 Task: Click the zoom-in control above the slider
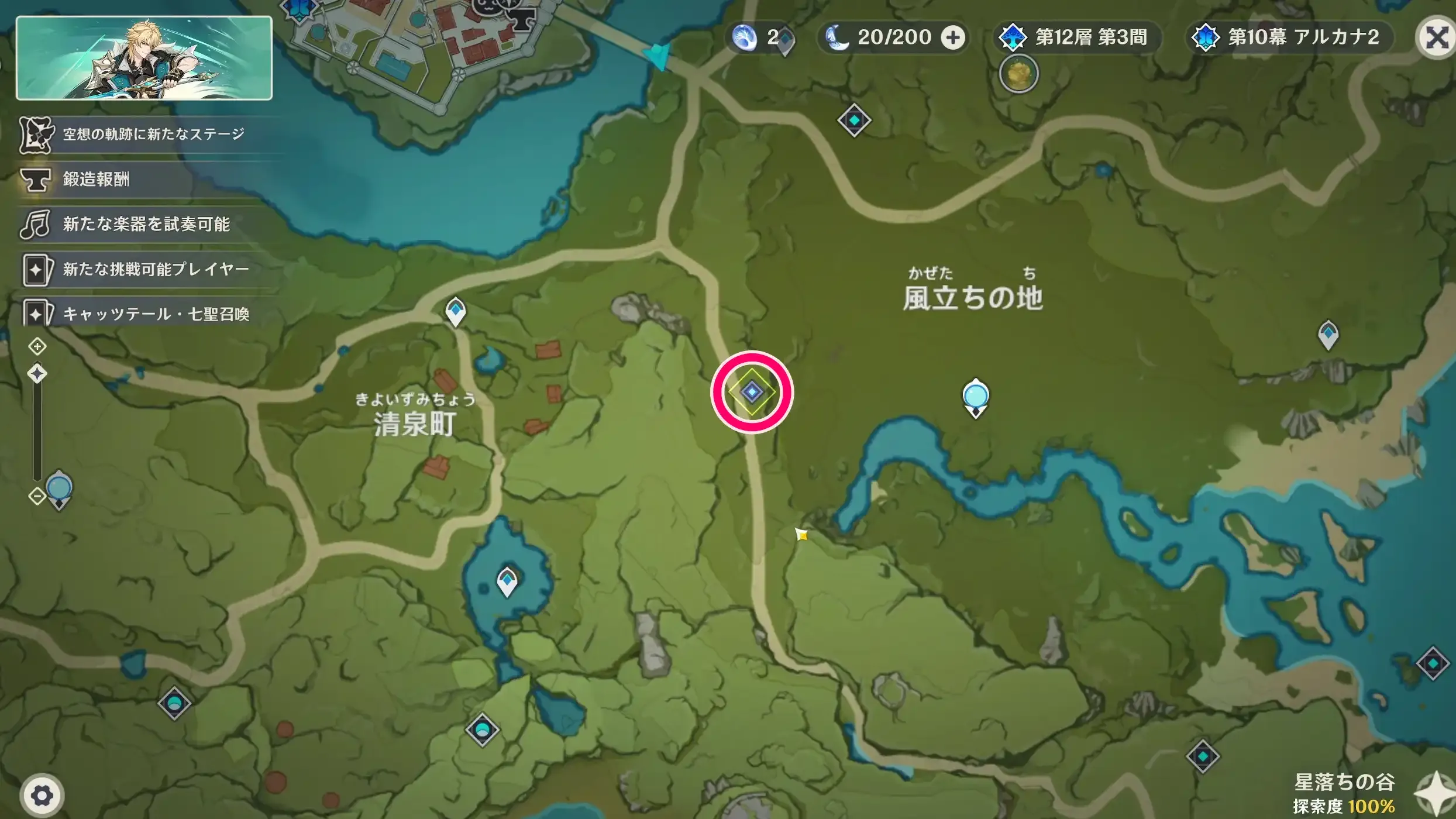[37, 346]
